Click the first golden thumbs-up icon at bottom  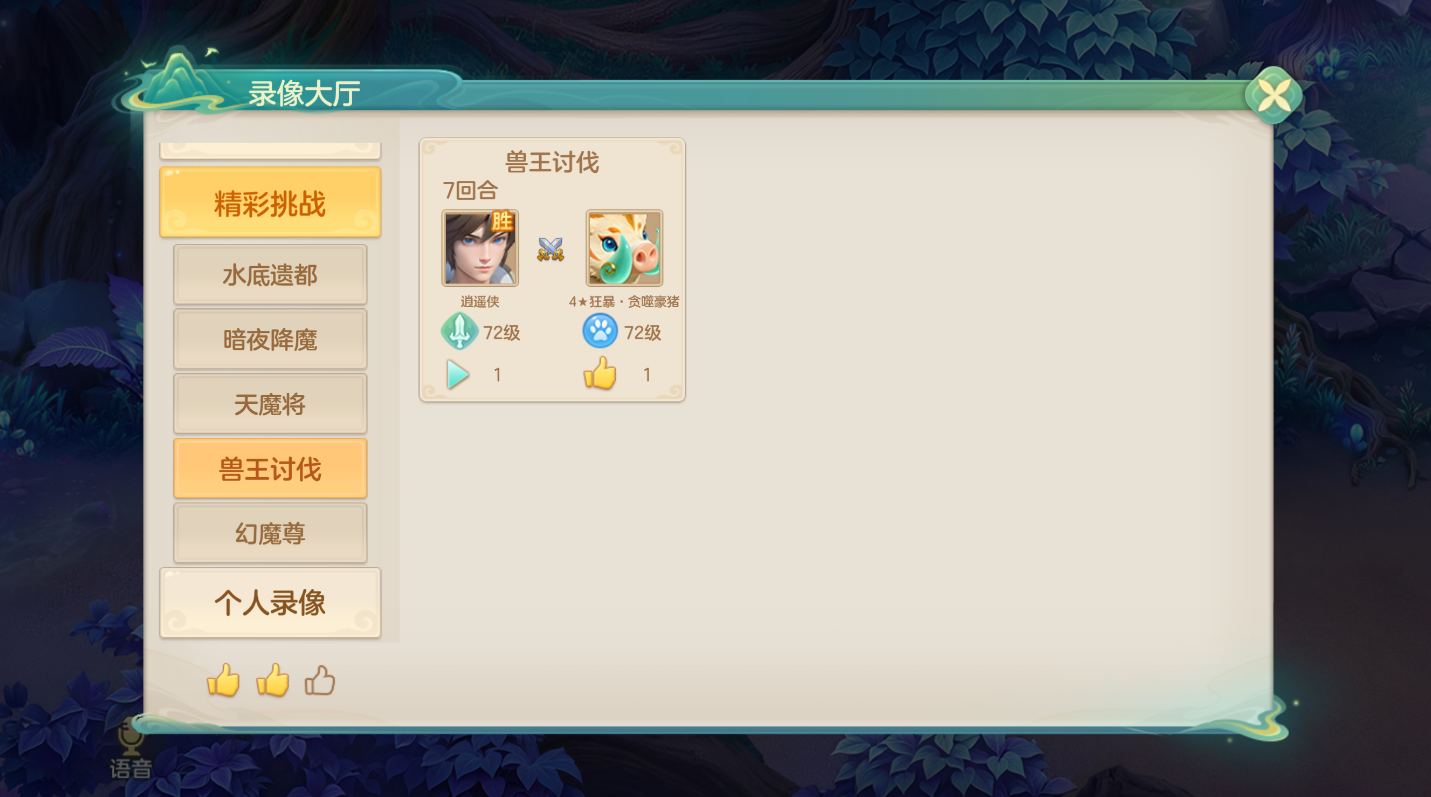pyautogui.click(x=223, y=682)
